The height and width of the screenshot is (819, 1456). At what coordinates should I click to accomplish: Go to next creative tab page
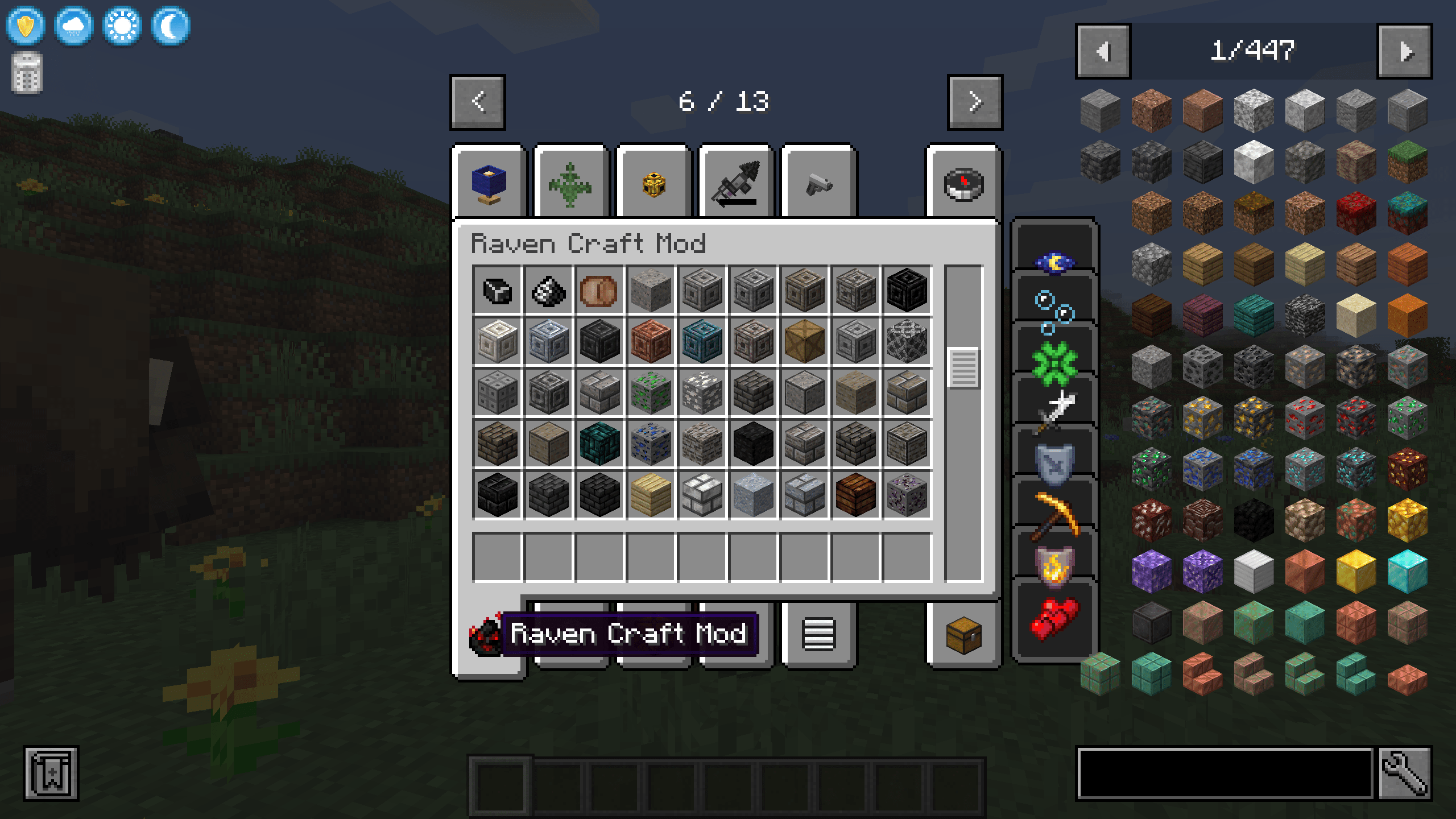click(975, 102)
